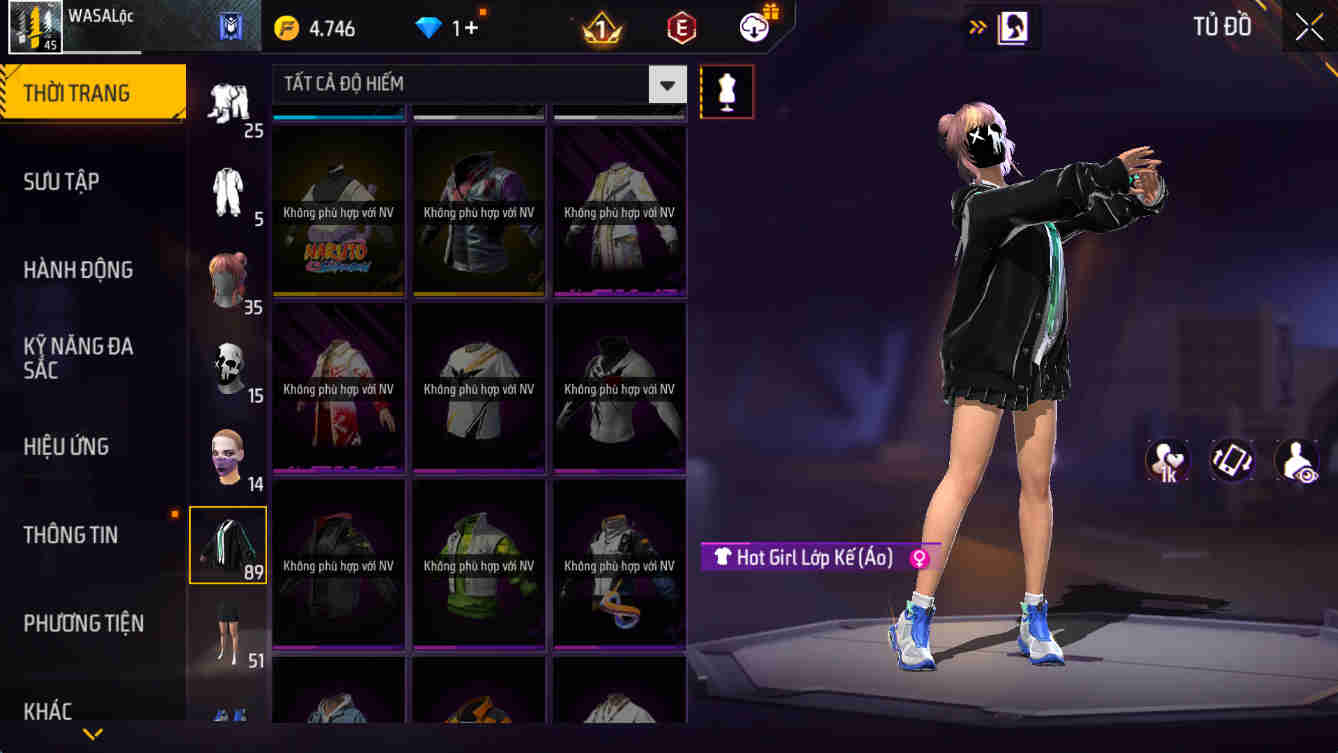This screenshot has height=753, width=1338.
Task: Toggle the purple mask face category with 14 items
Action: (x=227, y=450)
